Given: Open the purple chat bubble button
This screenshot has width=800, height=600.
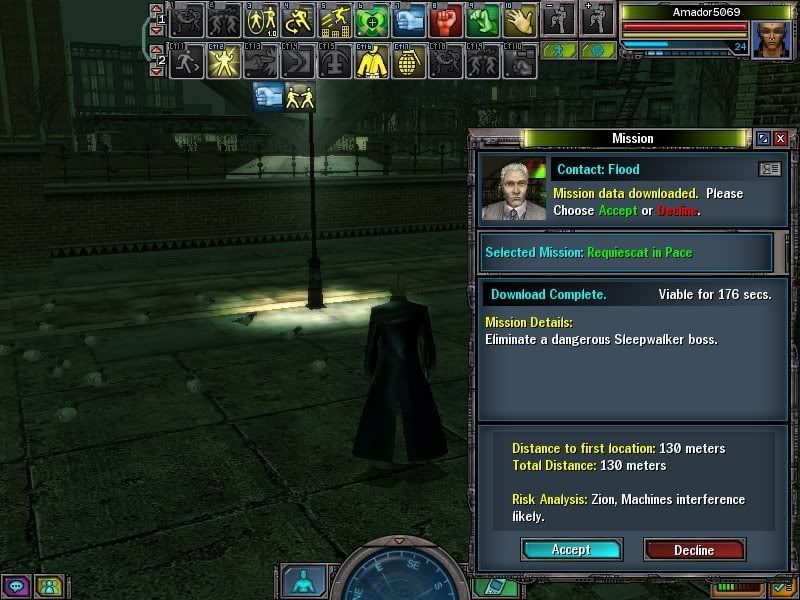Looking at the screenshot, I should click(18, 586).
